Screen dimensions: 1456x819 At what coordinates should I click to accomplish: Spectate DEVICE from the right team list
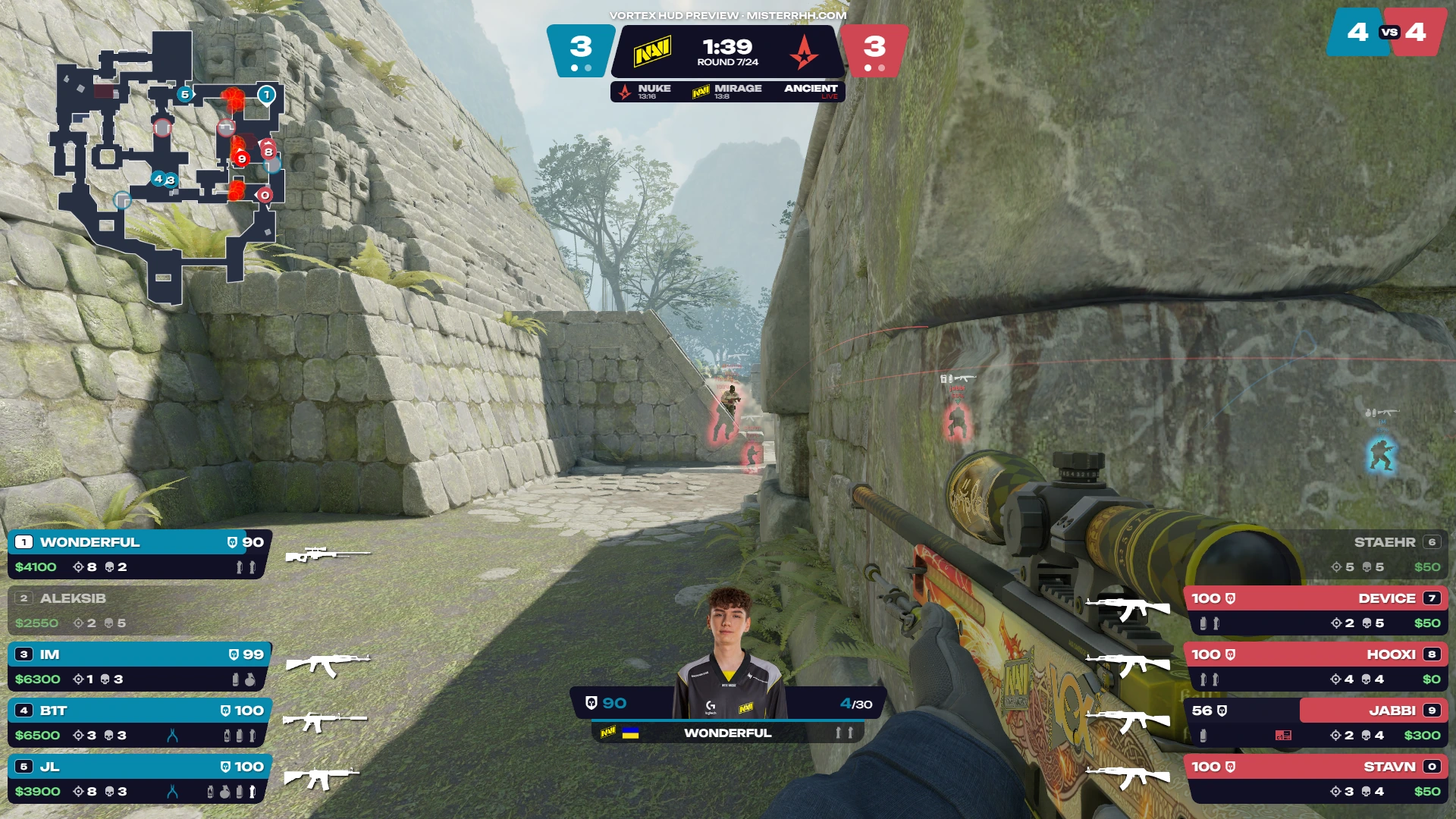pyautogui.click(x=1316, y=610)
